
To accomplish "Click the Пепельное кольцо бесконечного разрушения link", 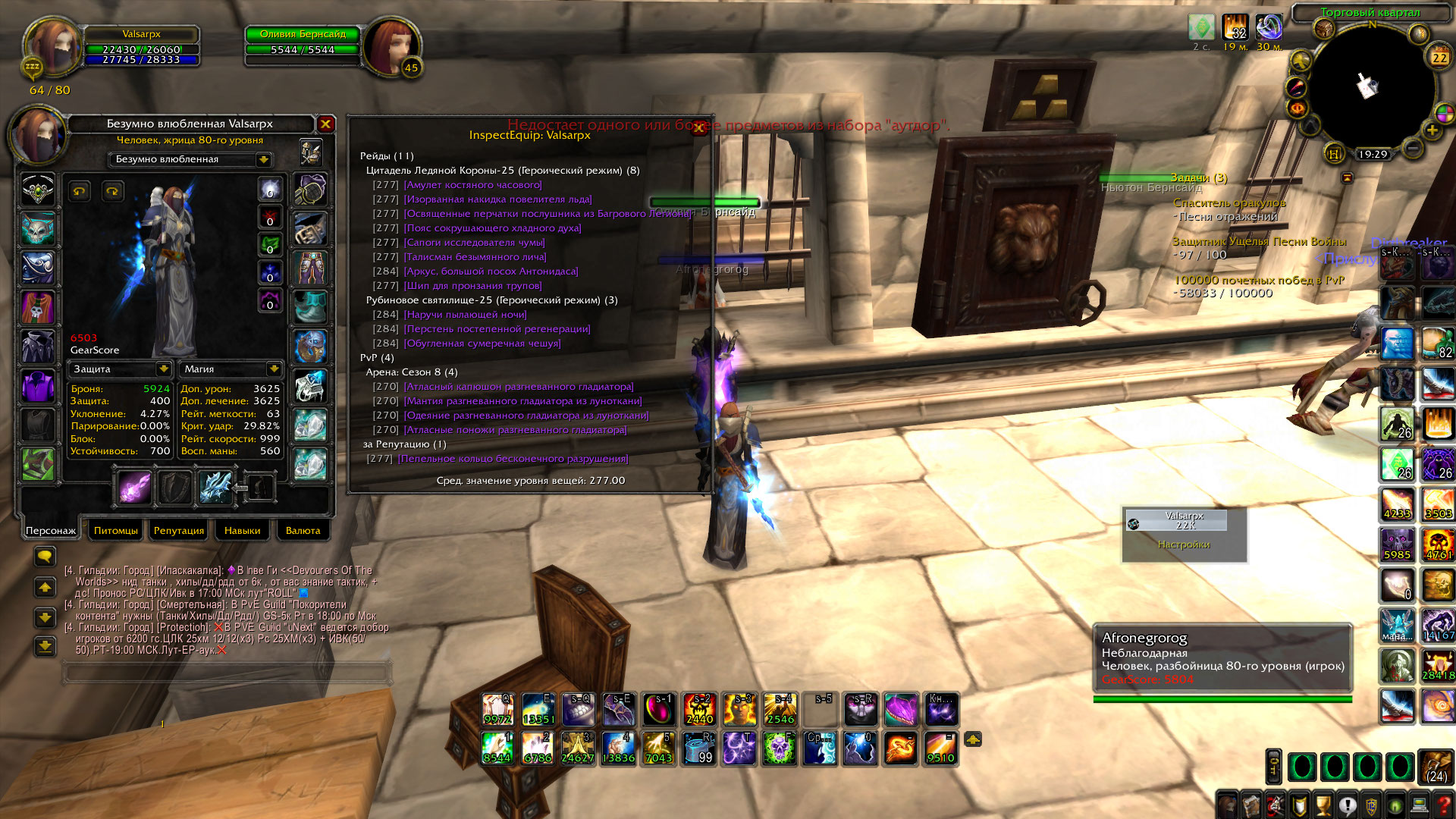I will (x=513, y=459).
